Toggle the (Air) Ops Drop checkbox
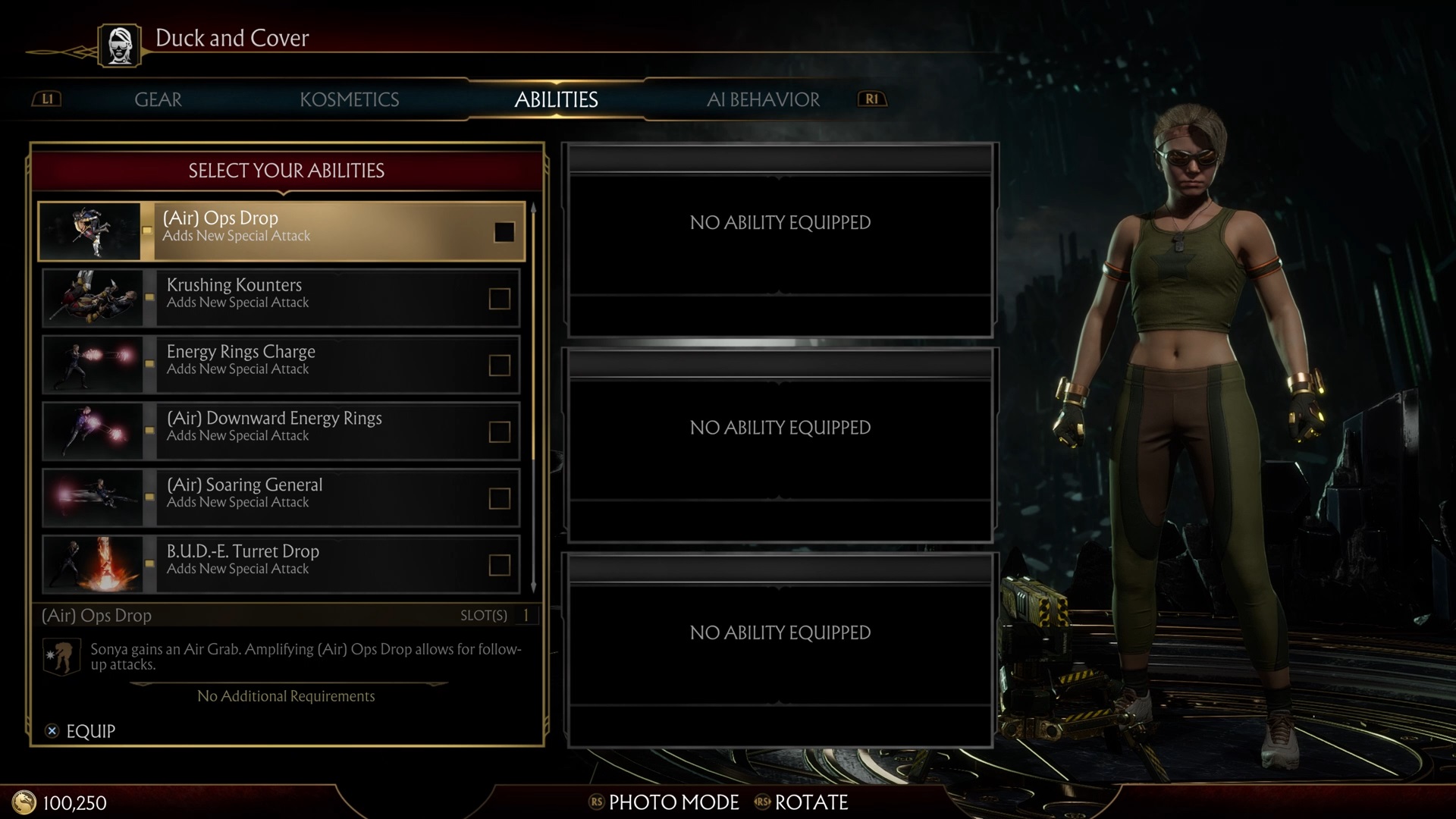1456x819 pixels. [x=504, y=232]
